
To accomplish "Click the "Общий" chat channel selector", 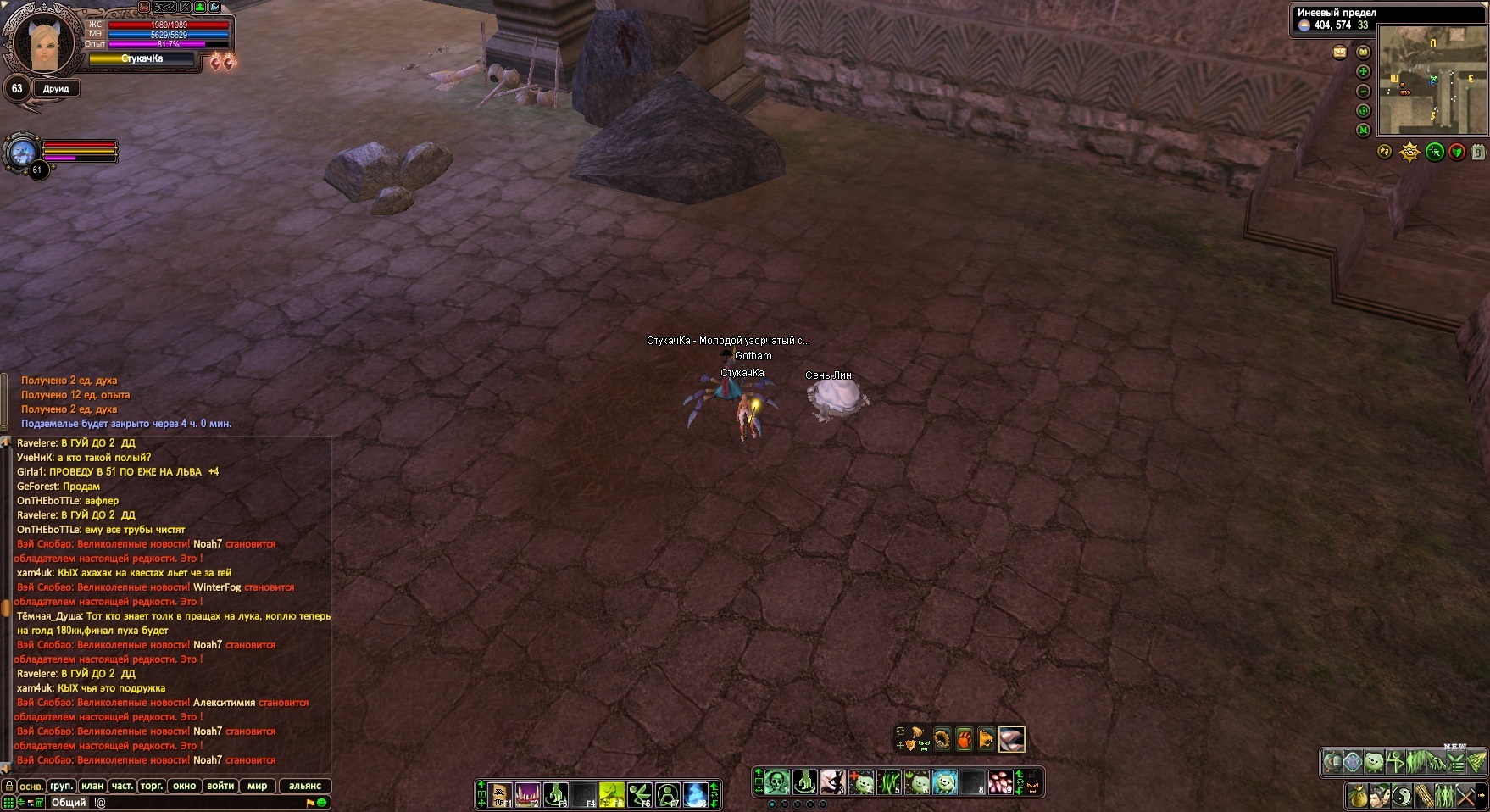I will [x=69, y=802].
